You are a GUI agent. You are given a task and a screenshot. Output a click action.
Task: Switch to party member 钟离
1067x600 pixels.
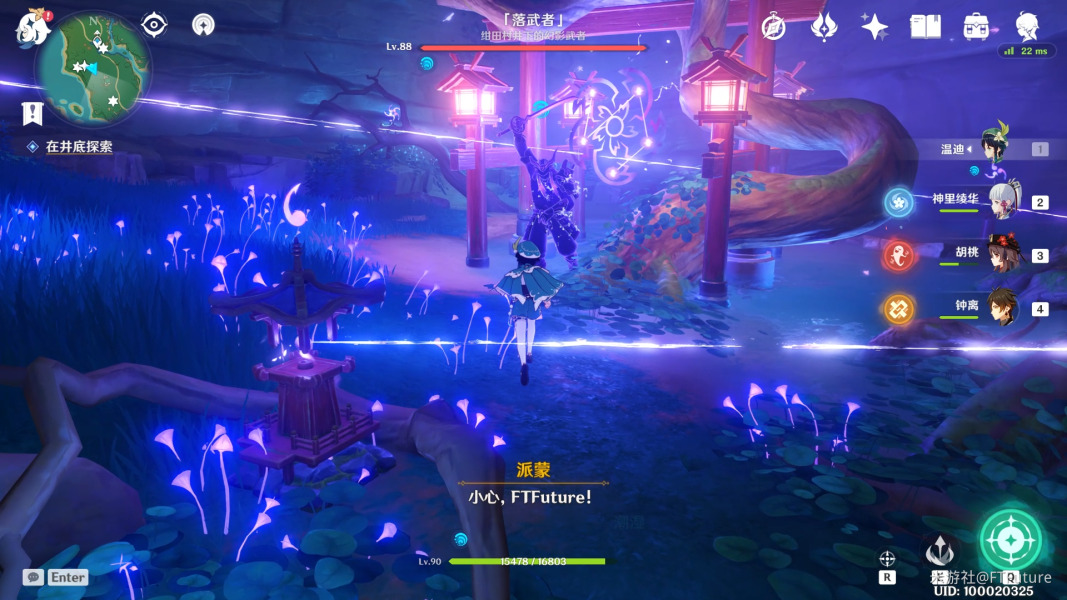click(1003, 308)
